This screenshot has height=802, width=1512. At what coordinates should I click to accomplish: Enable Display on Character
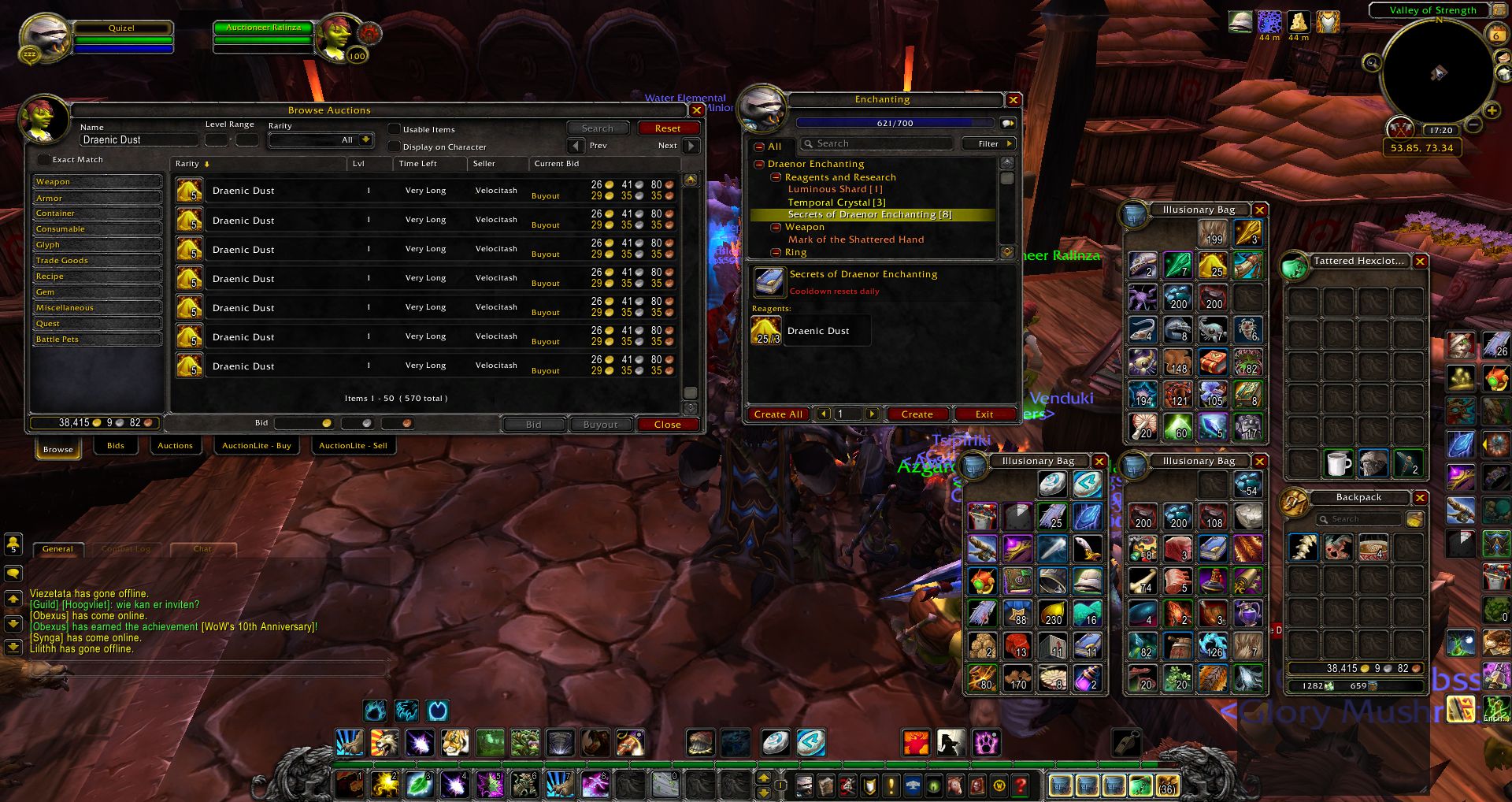click(394, 147)
